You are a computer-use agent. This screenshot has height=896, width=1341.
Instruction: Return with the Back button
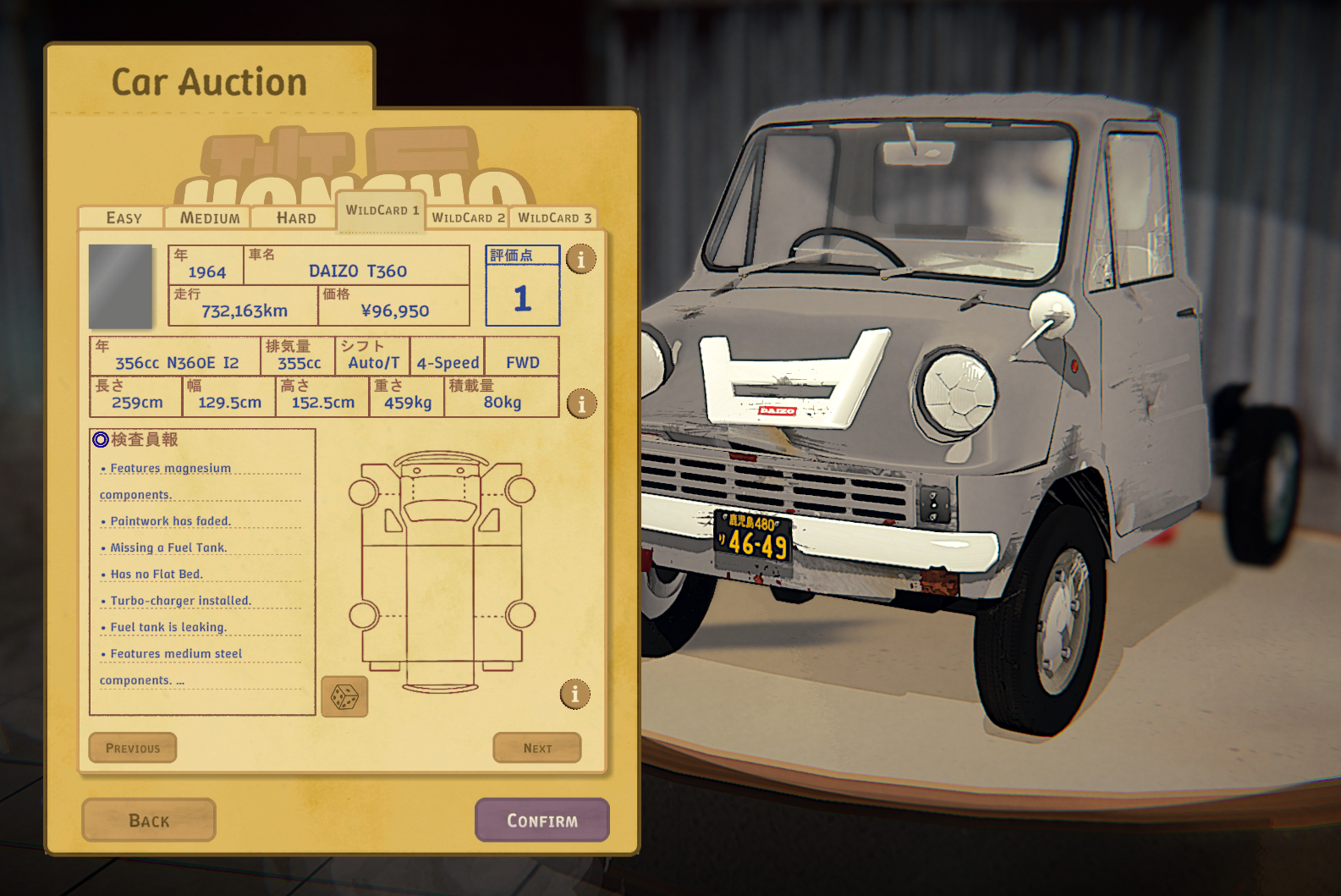coord(149,820)
